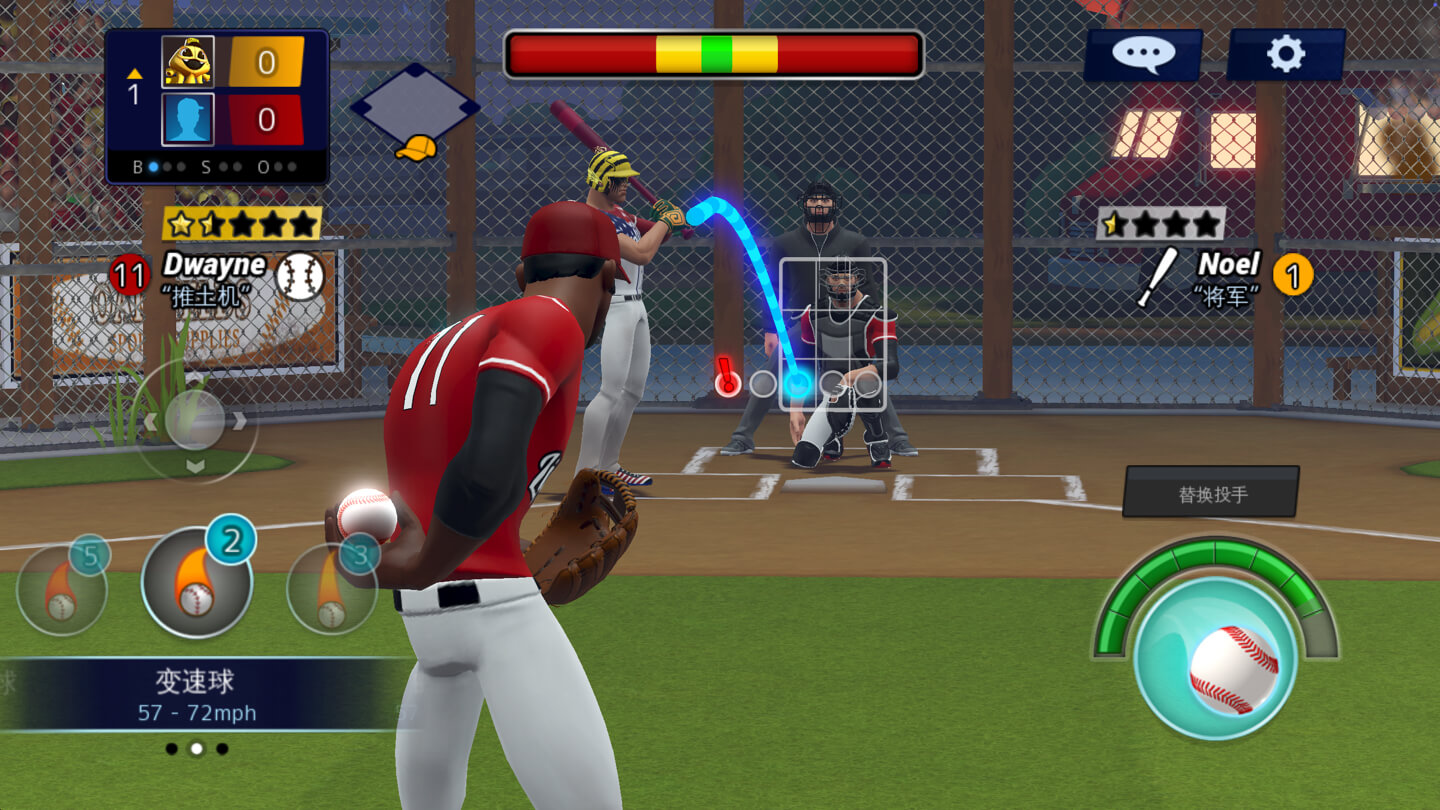Image resolution: width=1440 pixels, height=810 pixels.
Task: Select the pitch type with number 5
Action: point(62,589)
